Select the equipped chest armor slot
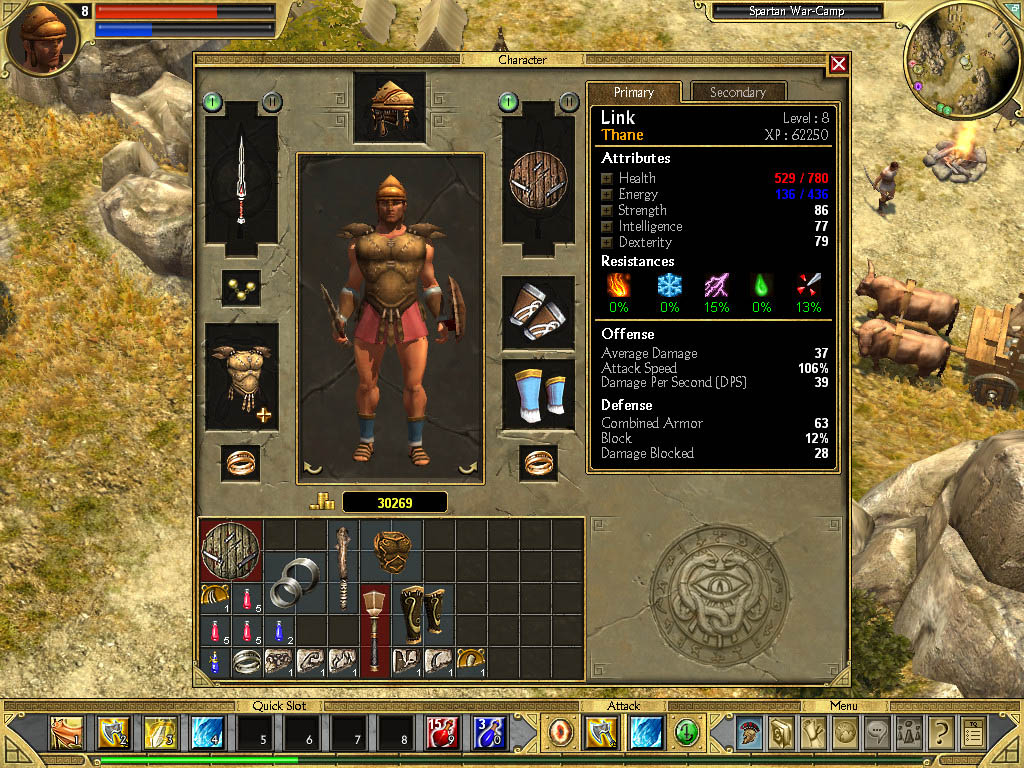Image resolution: width=1024 pixels, height=768 pixels. 241,376
